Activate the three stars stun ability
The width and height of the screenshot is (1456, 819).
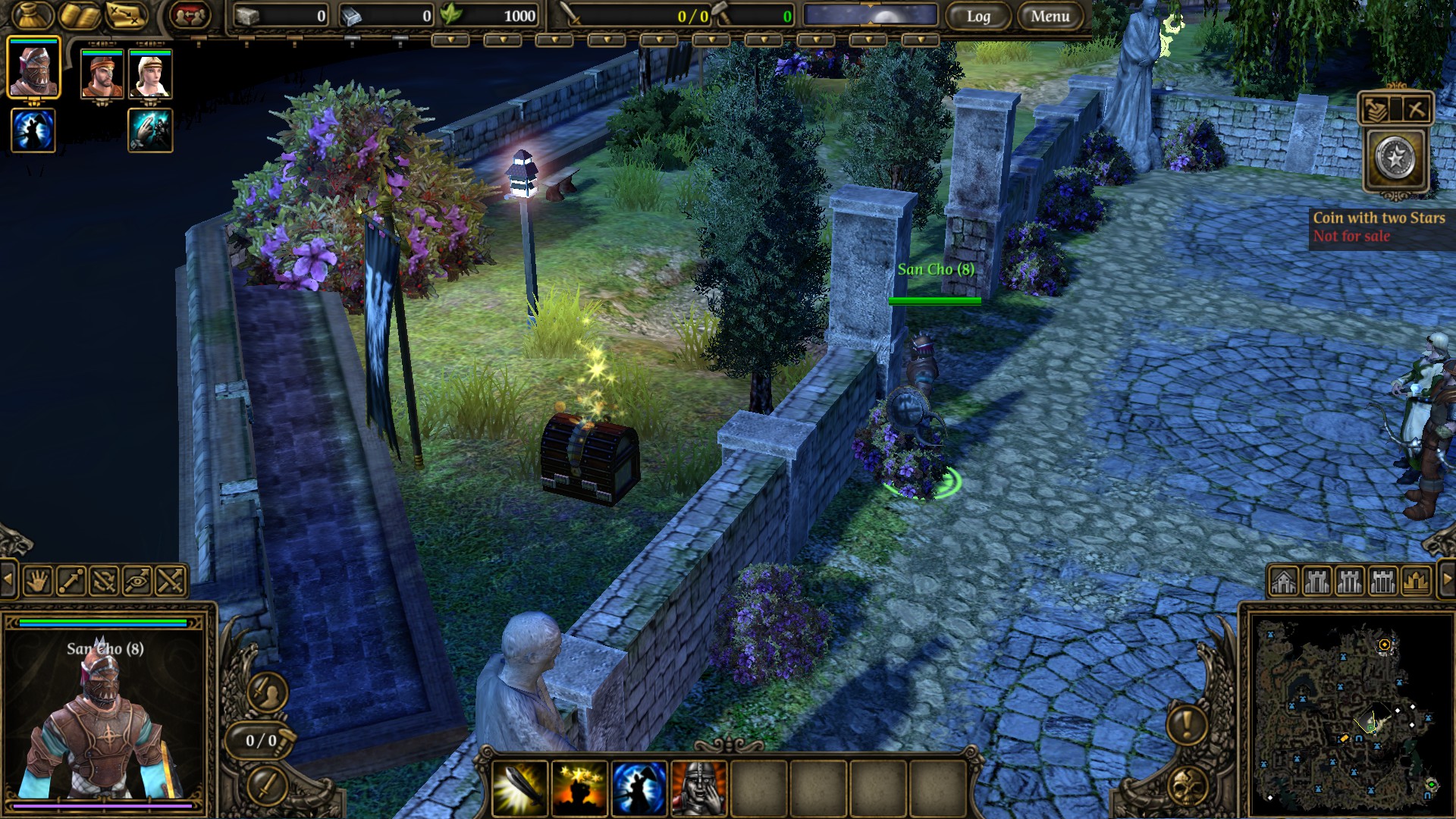pos(579,789)
